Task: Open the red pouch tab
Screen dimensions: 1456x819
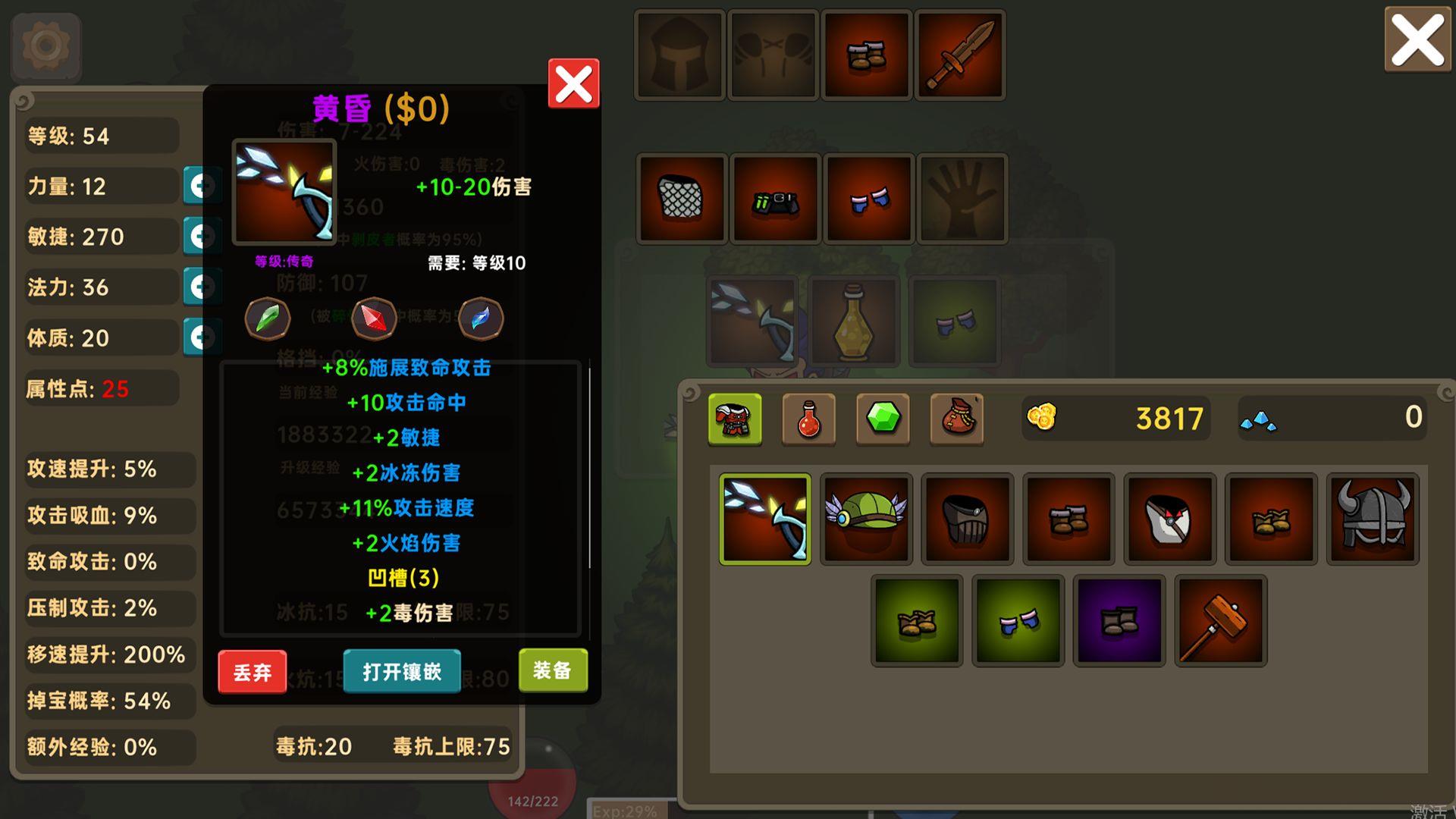Action: pos(956,419)
